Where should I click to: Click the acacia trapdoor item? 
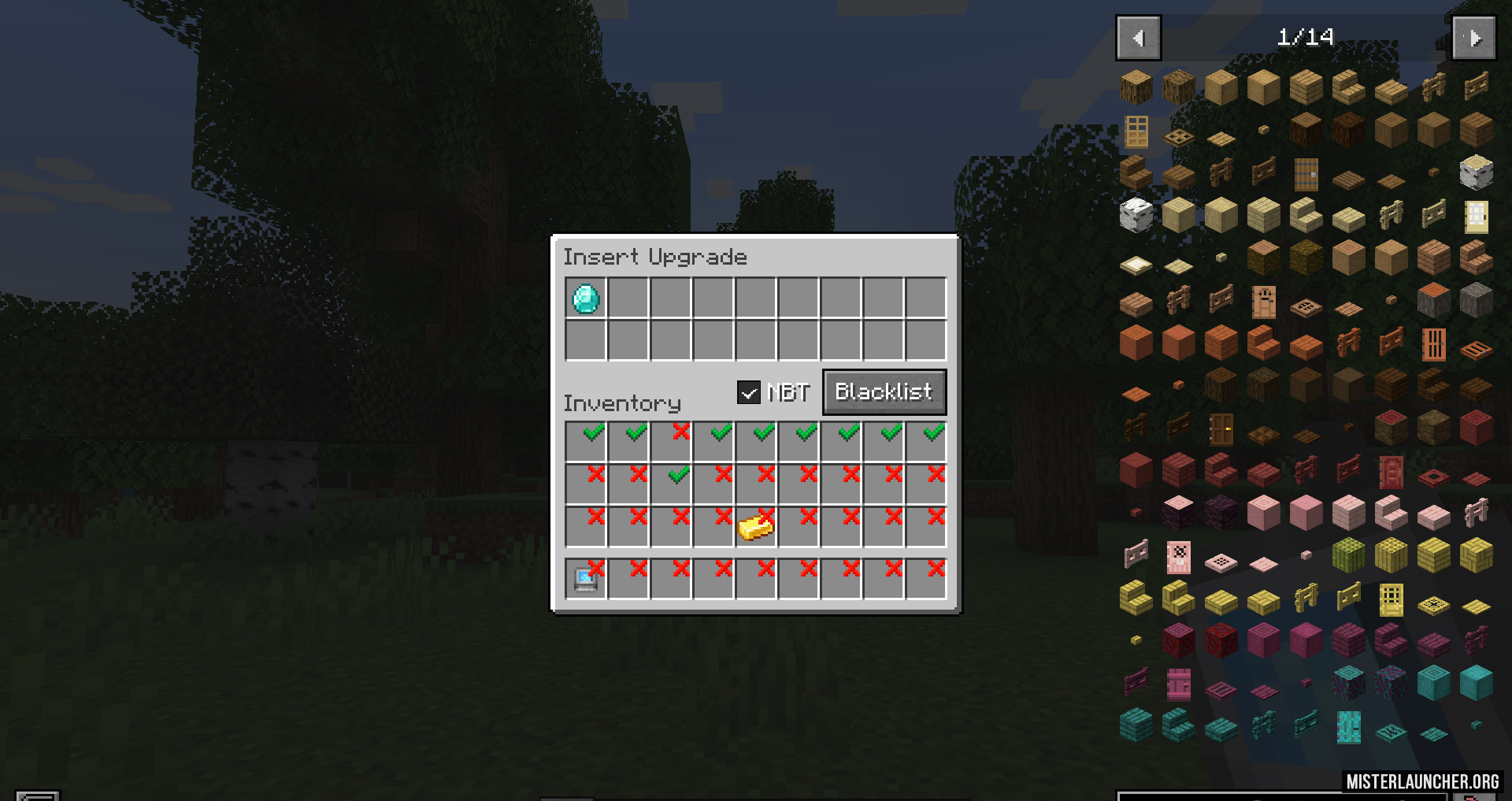[1476, 349]
